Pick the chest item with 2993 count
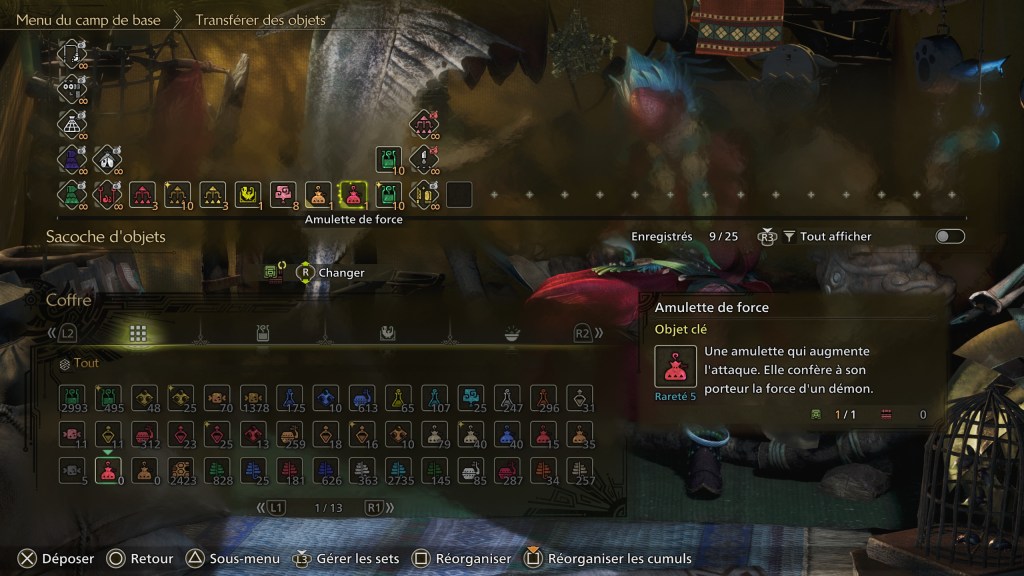The image size is (1024, 576). (73, 398)
